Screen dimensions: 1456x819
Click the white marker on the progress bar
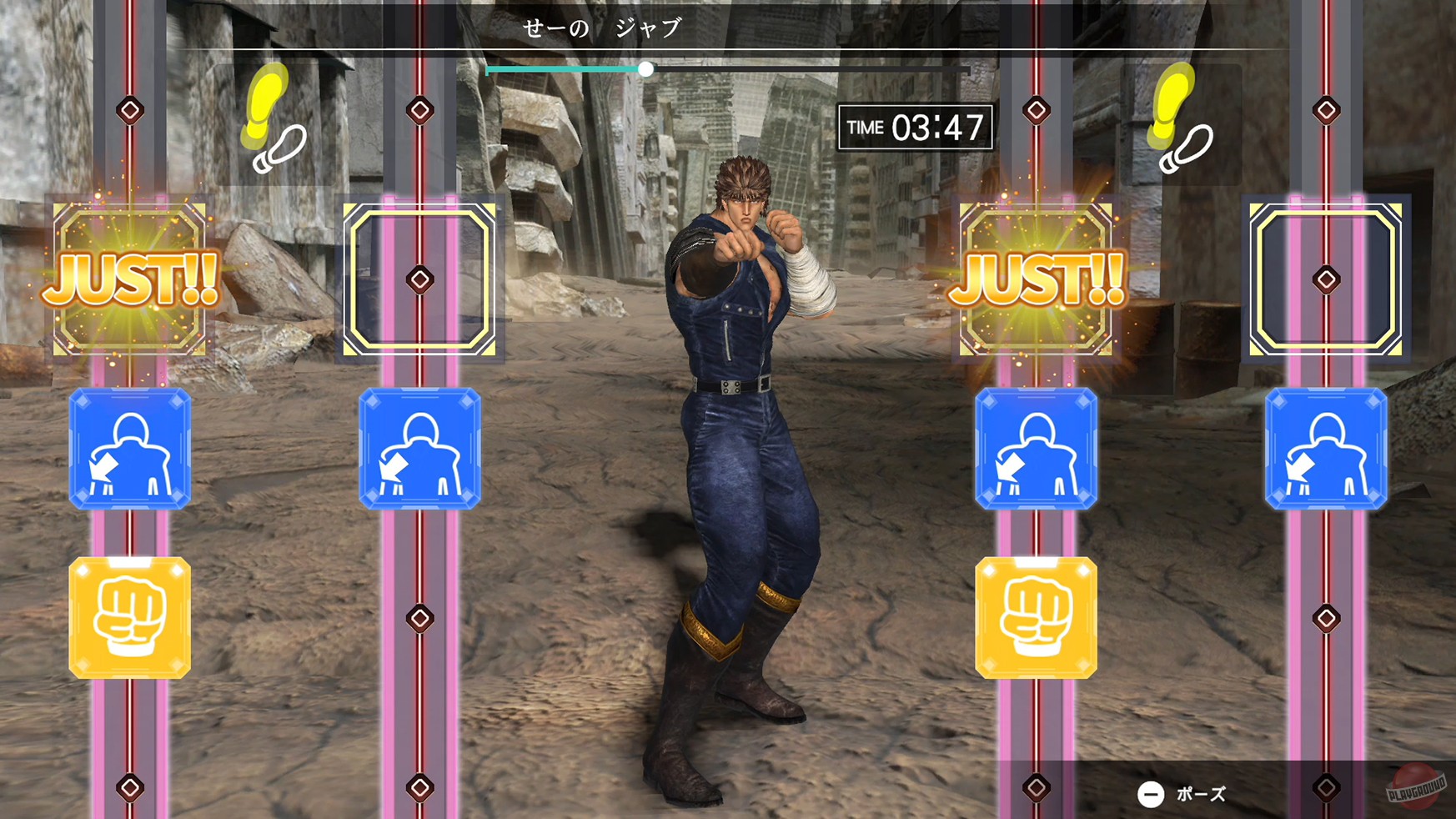click(x=648, y=70)
